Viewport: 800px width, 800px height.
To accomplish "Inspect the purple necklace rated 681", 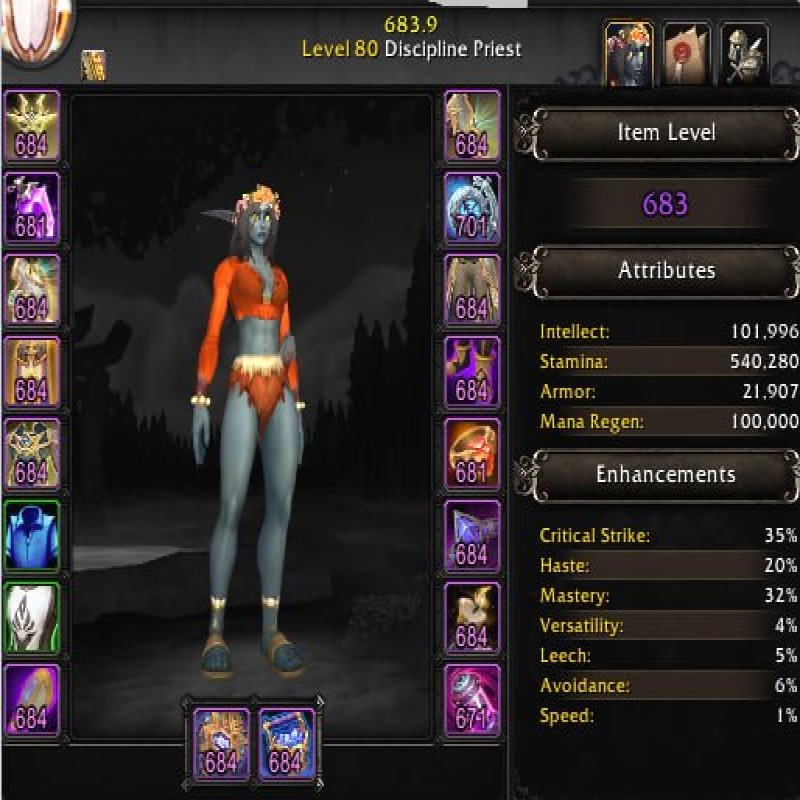I will tap(32, 208).
